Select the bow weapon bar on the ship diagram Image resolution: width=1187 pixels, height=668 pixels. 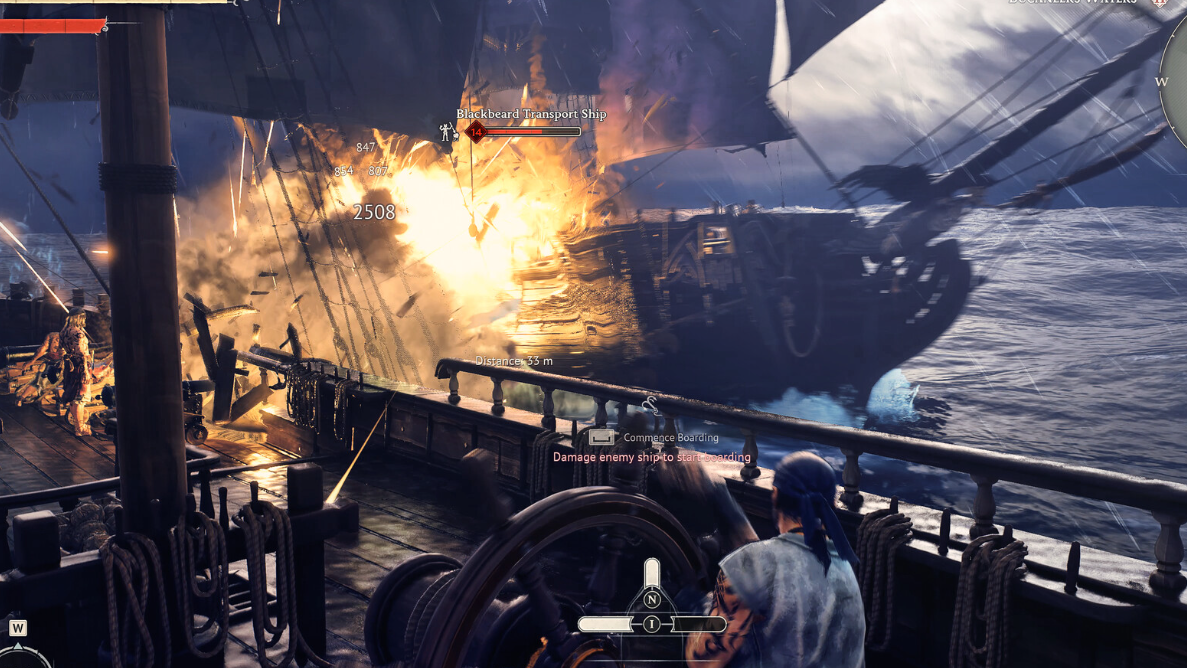pyautogui.click(x=652, y=572)
